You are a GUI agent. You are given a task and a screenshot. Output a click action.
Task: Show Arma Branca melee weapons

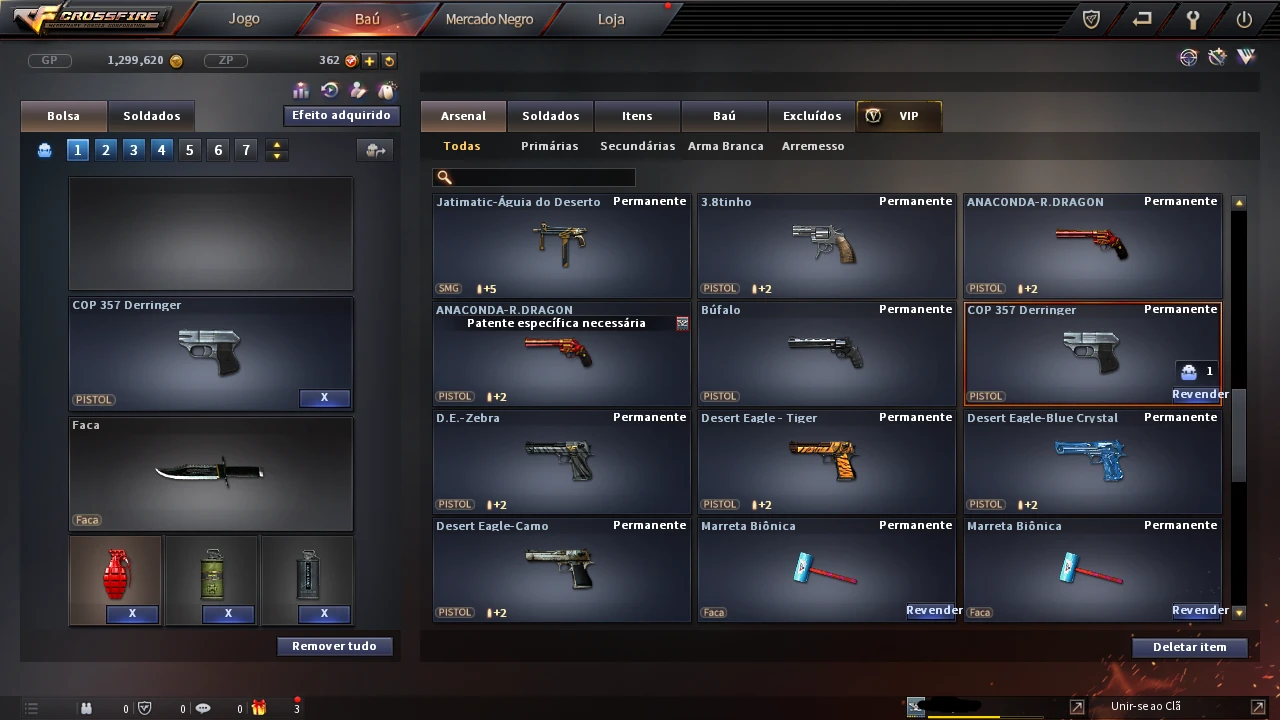tap(725, 146)
